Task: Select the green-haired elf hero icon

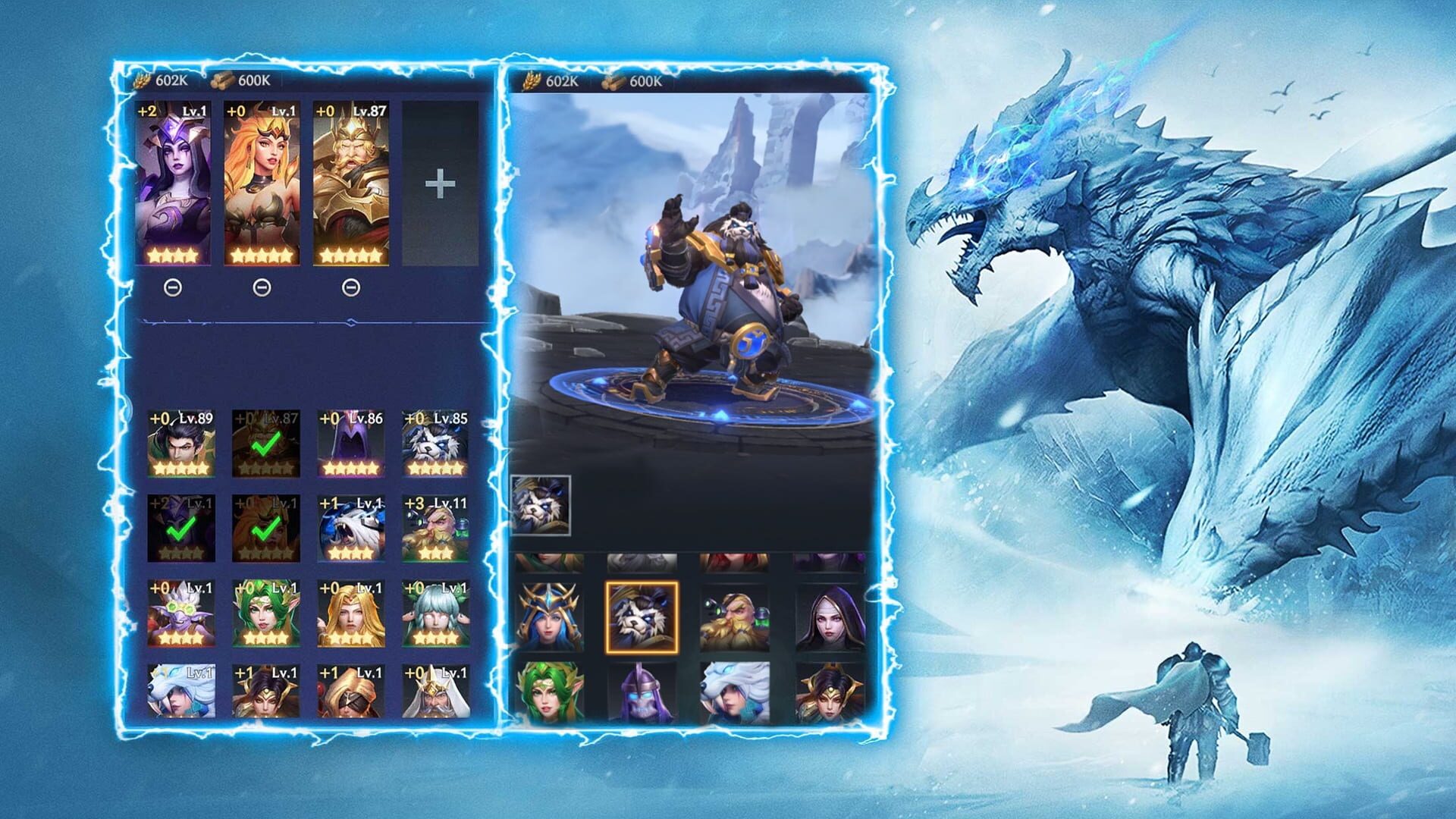Action: [265, 614]
